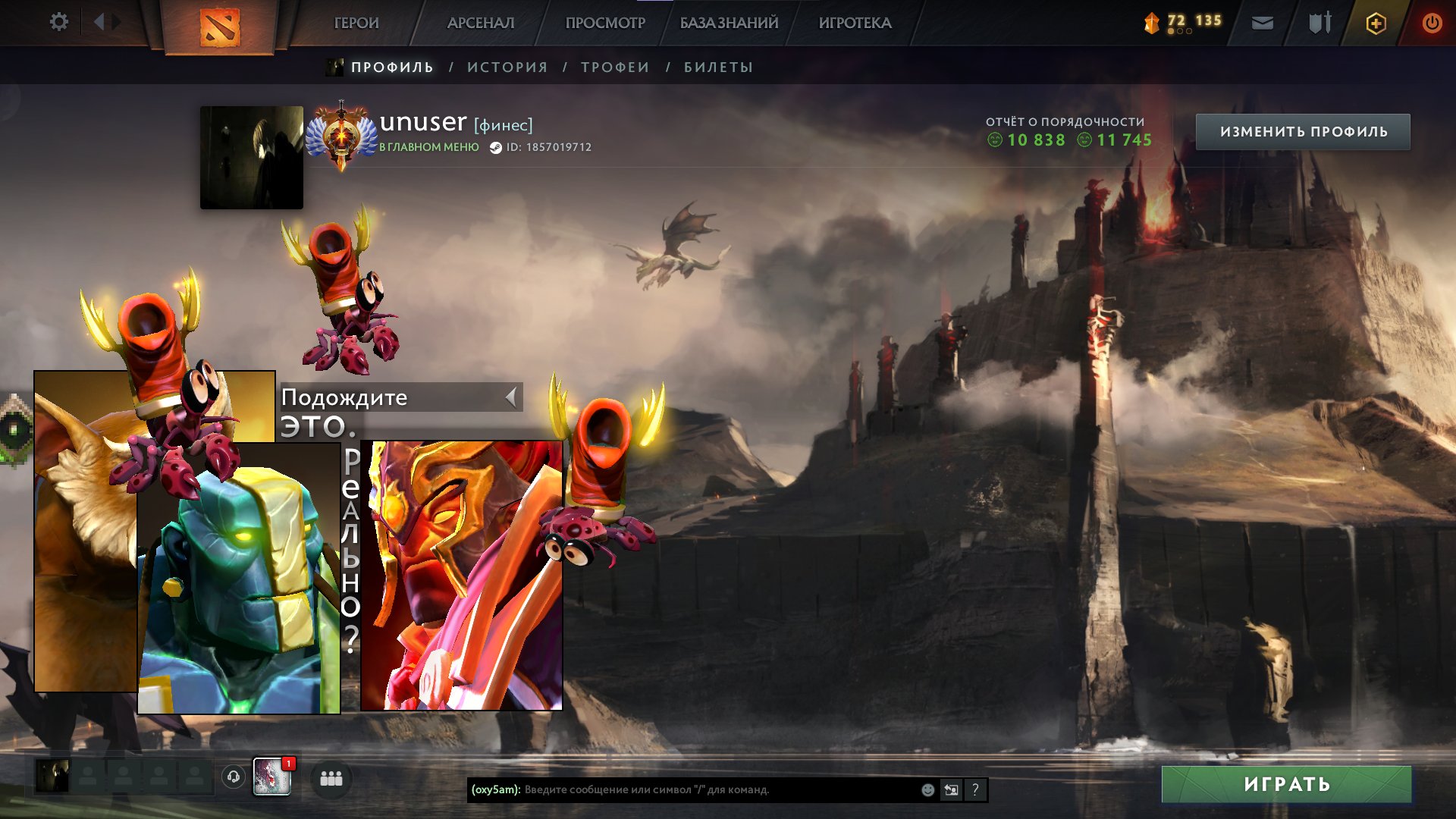The width and height of the screenshot is (1456, 819).
Task: Click the red power-off icon
Action: pyautogui.click(x=1432, y=22)
